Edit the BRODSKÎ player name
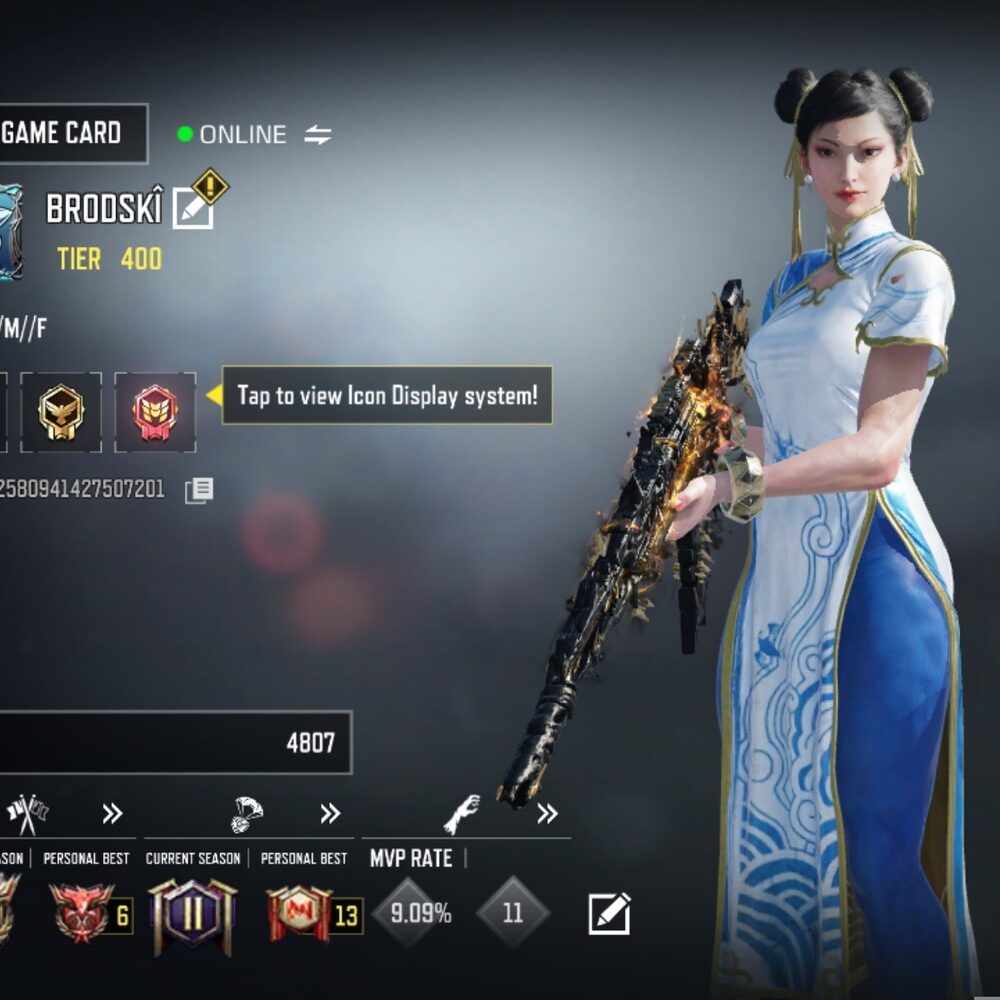The height and width of the screenshot is (1000, 1000). point(192,208)
